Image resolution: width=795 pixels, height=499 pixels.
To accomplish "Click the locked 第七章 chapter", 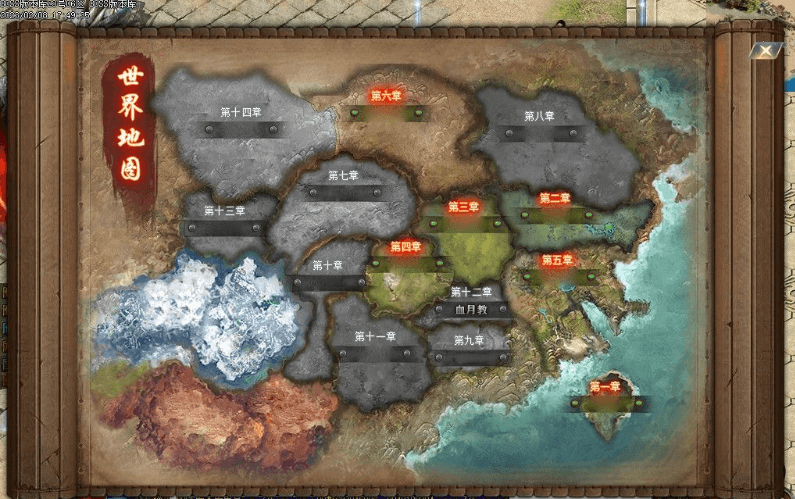I will point(343,176).
